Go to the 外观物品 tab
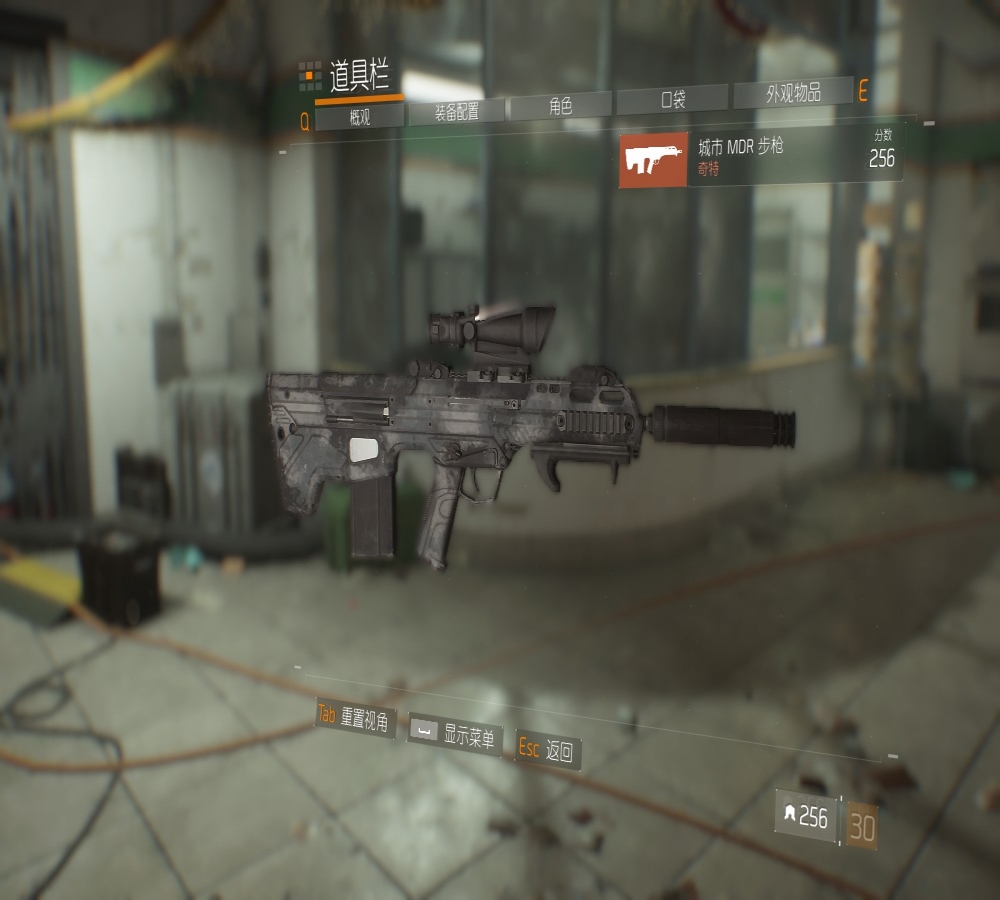The height and width of the screenshot is (900, 1000). [793, 94]
